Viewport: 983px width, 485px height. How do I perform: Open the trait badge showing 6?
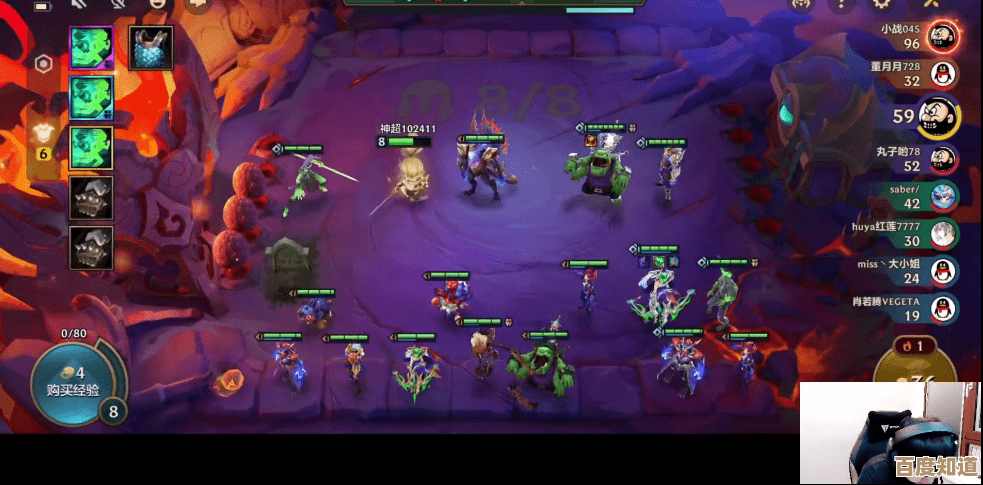44,145
